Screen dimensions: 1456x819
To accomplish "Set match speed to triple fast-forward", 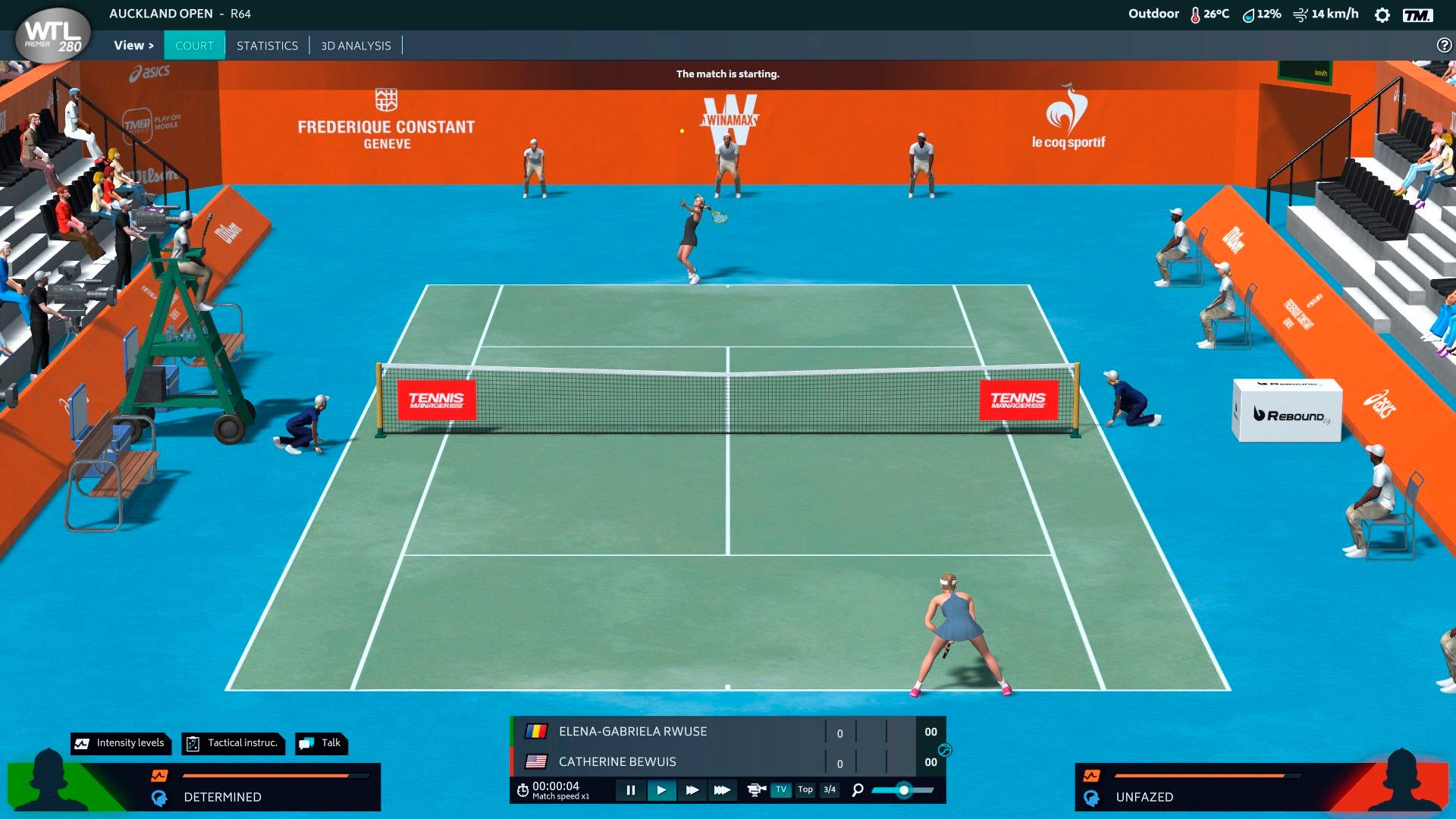I will coord(722,790).
